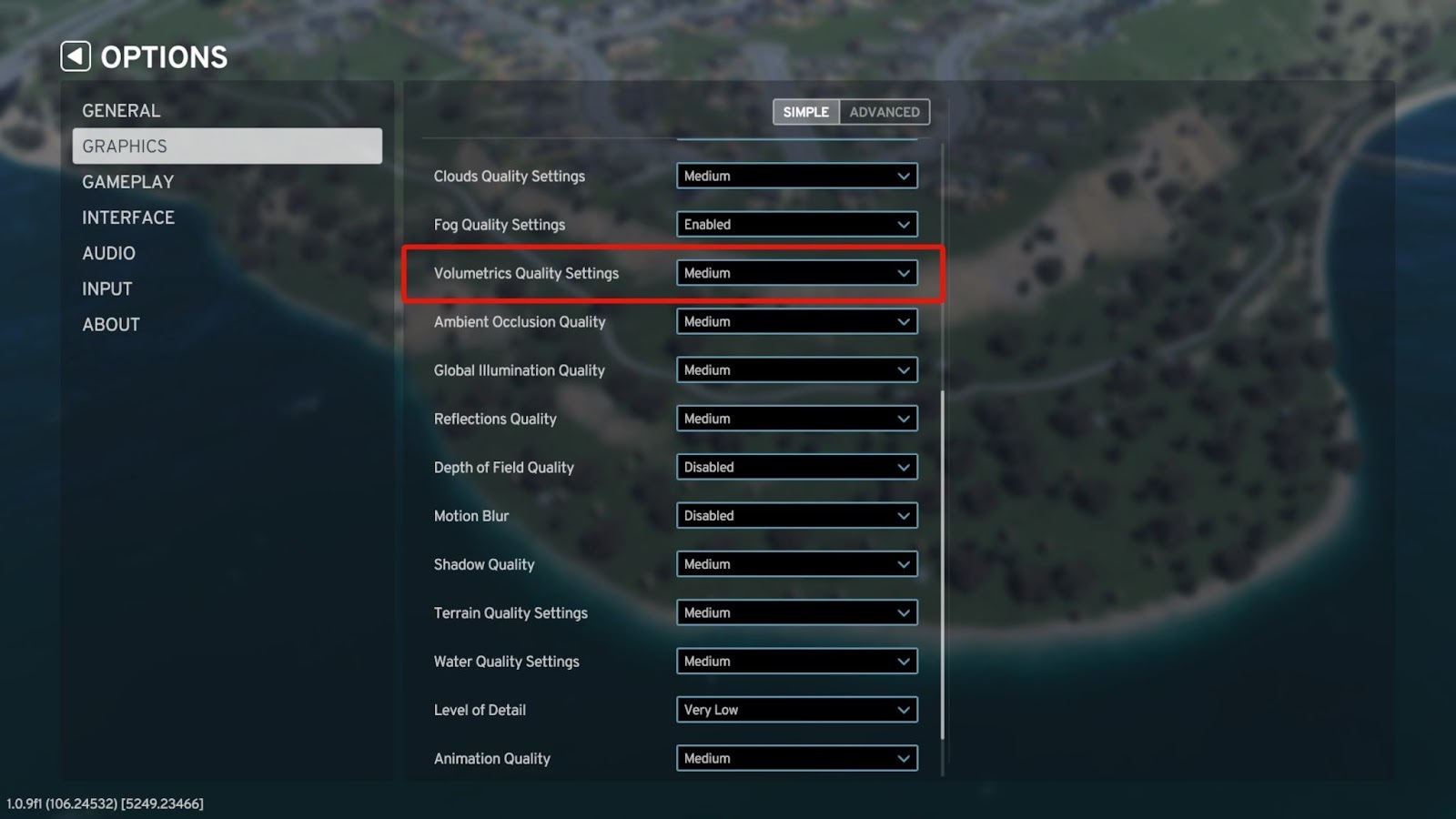
Task: Switch to the ADVANCED tab
Action: point(884,111)
